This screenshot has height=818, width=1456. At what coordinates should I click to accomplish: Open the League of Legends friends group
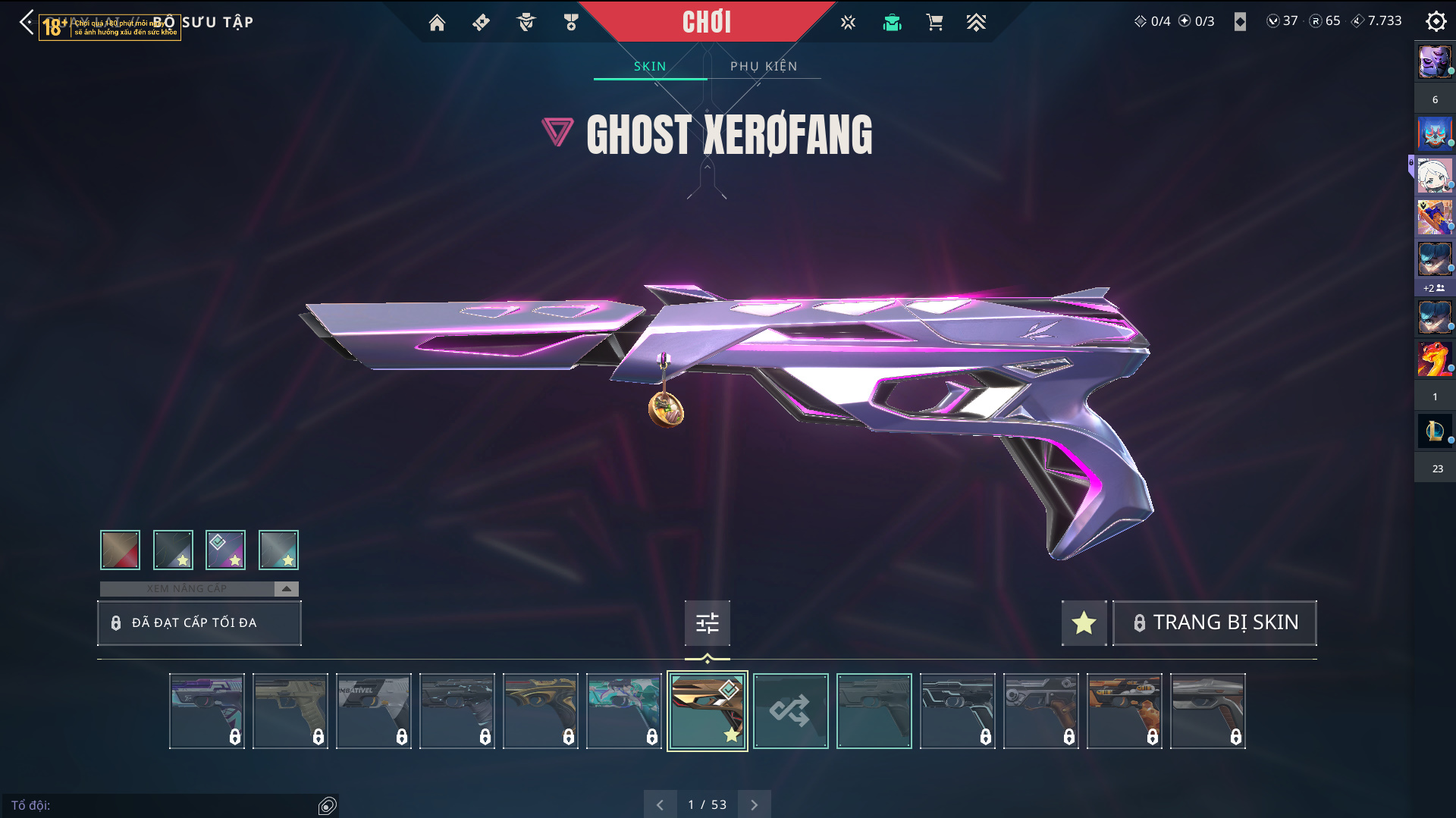1434,431
